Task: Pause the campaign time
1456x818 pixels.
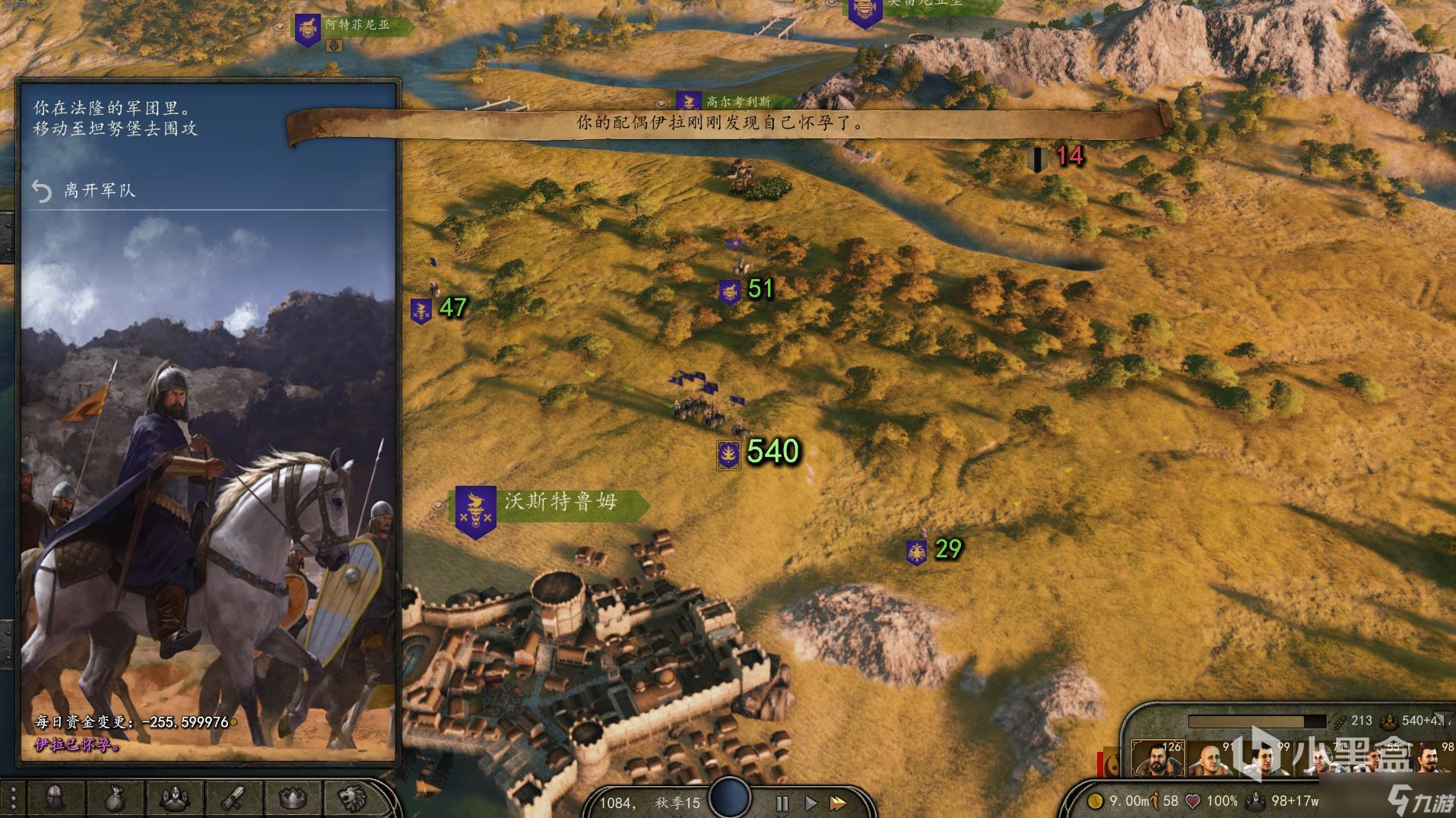Action: [x=782, y=803]
